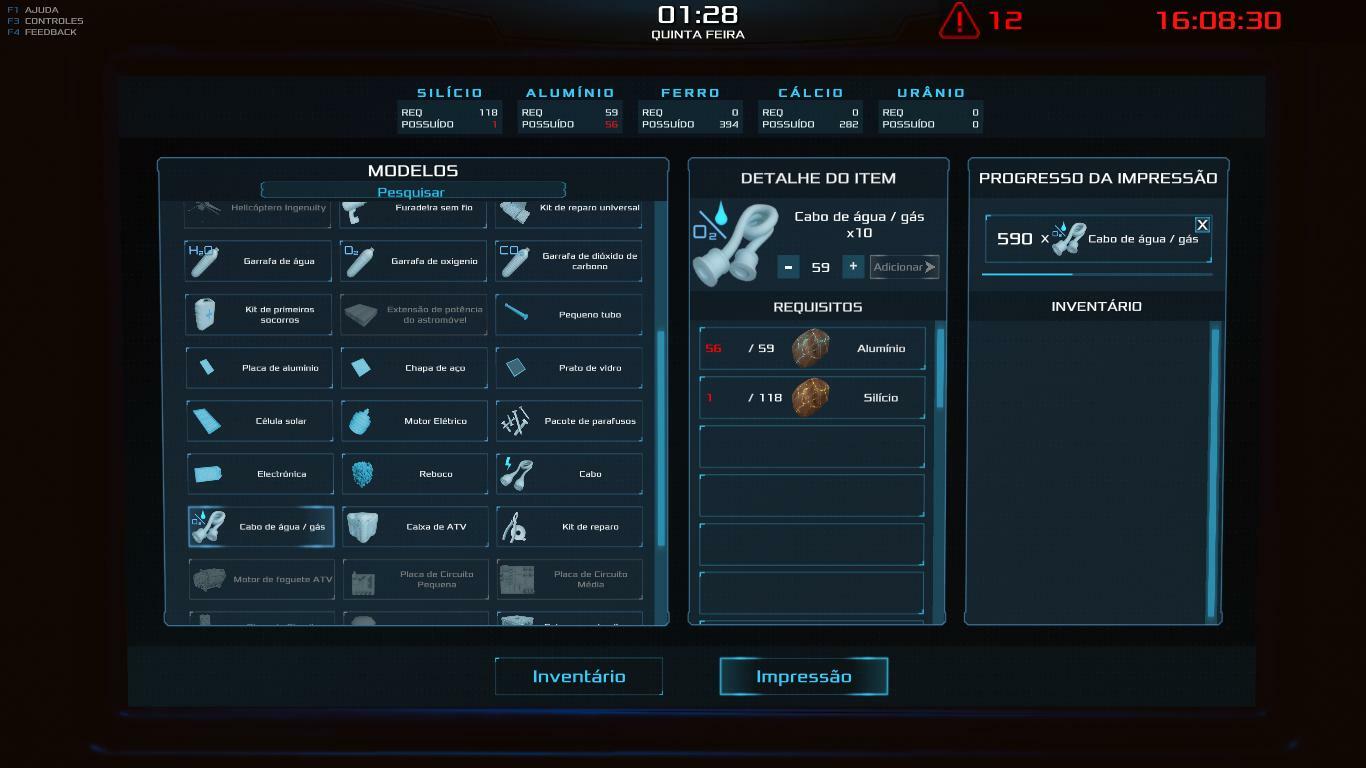Decrease quantity with the minus button
This screenshot has height=768, width=1366.
pos(789,267)
